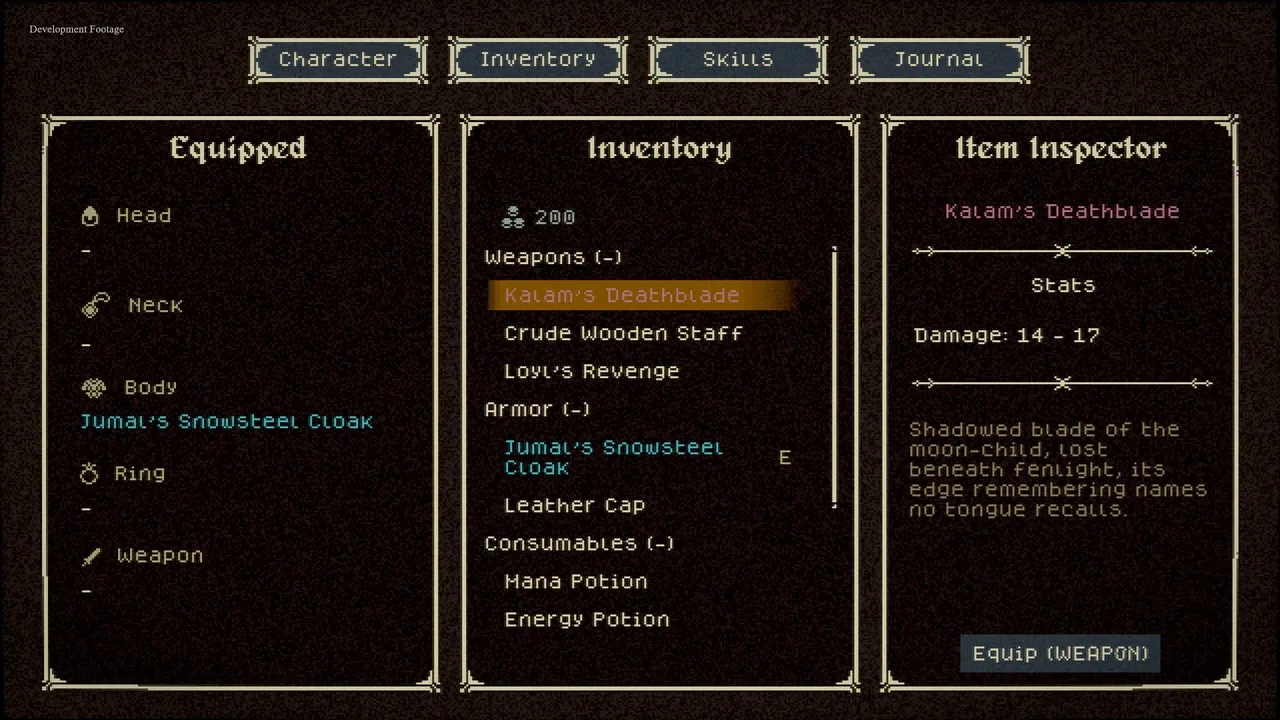Select Jumal's Snowsteel Cloak in the inventory list

(613, 458)
